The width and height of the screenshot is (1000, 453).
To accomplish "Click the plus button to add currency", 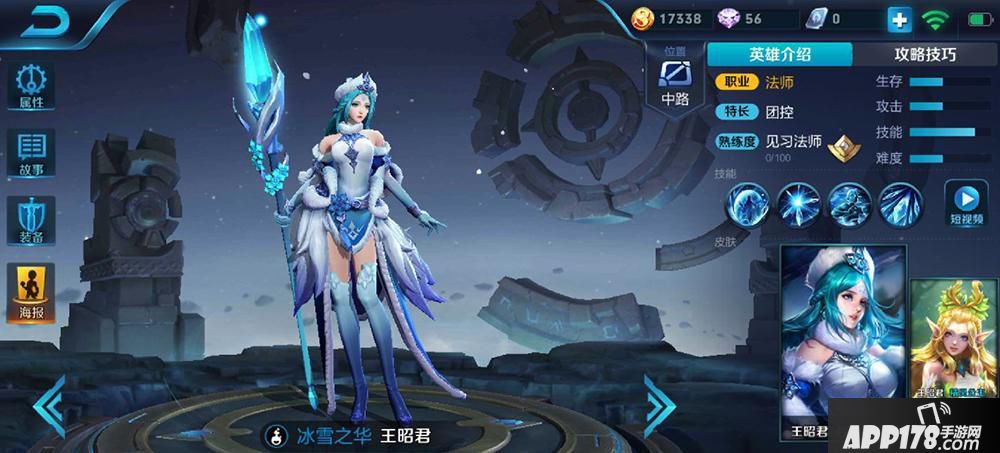I will pos(899,19).
